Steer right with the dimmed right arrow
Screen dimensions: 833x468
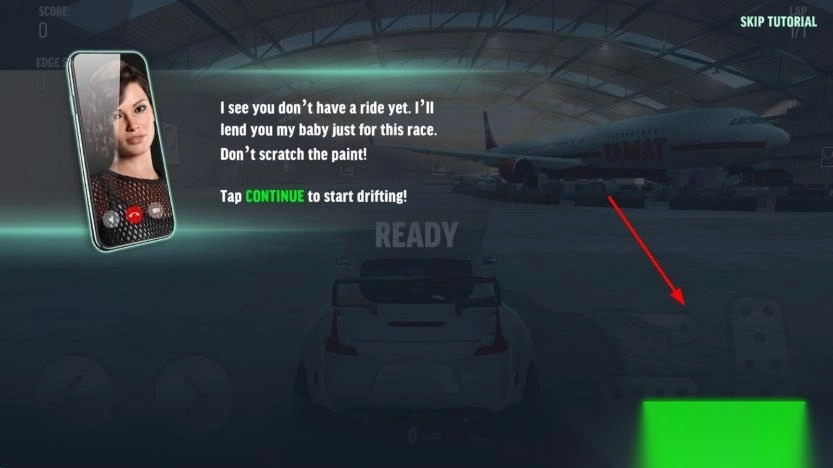coord(192,393)
